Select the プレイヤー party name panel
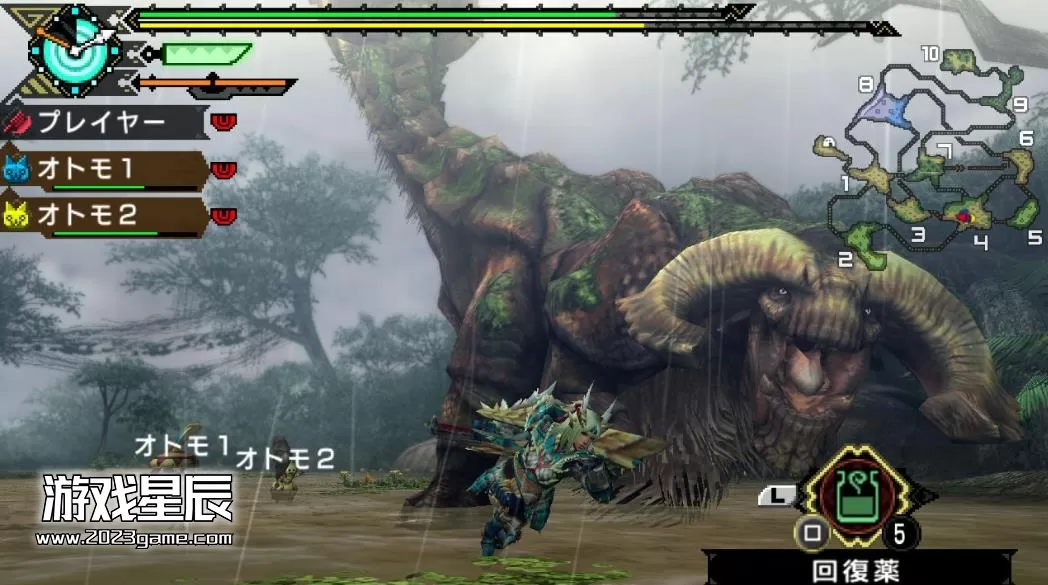This screenshot has width=1048, height=585. tap(103, 123)
